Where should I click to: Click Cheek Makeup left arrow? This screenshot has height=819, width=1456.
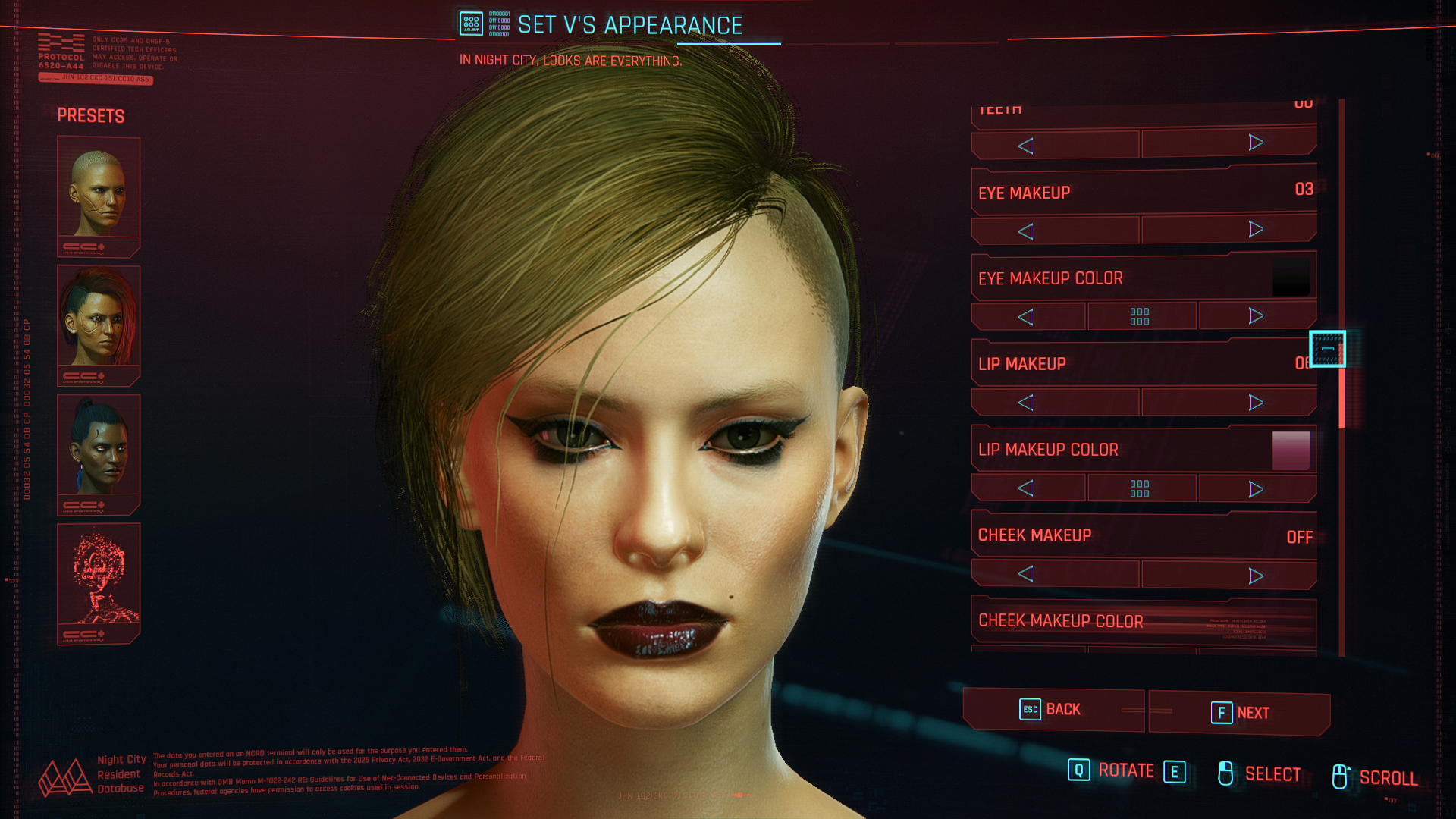pyautogui.click(x=1026, y=574)
